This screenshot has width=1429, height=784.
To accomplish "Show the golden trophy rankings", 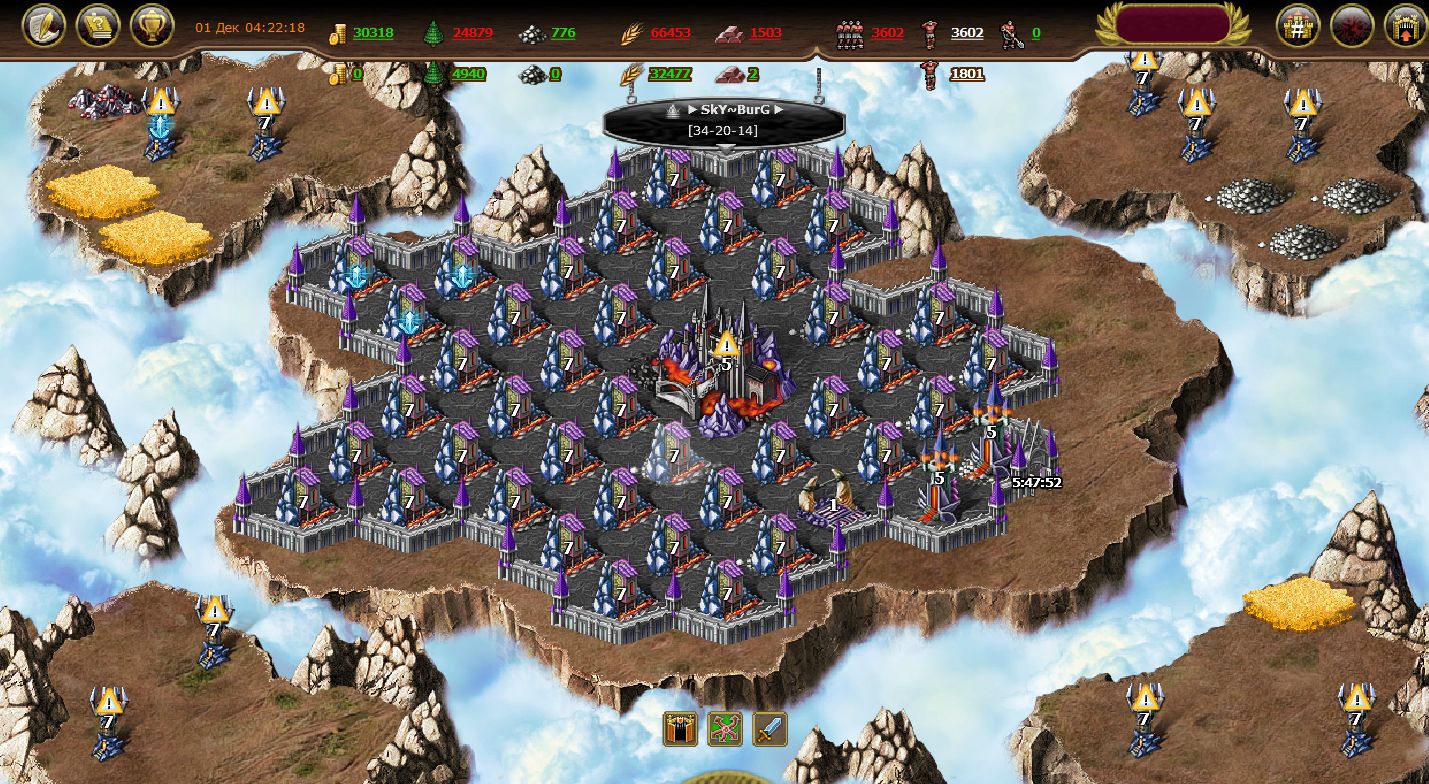I will pyautogui.click(x=152, y=25).
